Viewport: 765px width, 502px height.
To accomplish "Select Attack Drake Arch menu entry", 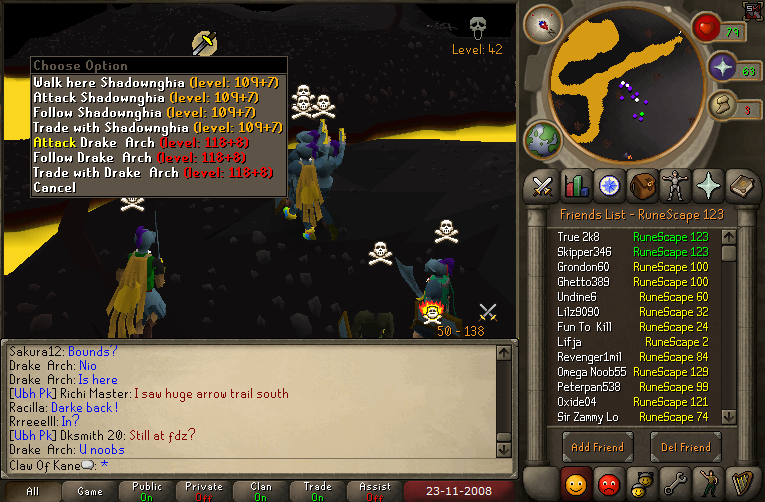I will 152,143.
